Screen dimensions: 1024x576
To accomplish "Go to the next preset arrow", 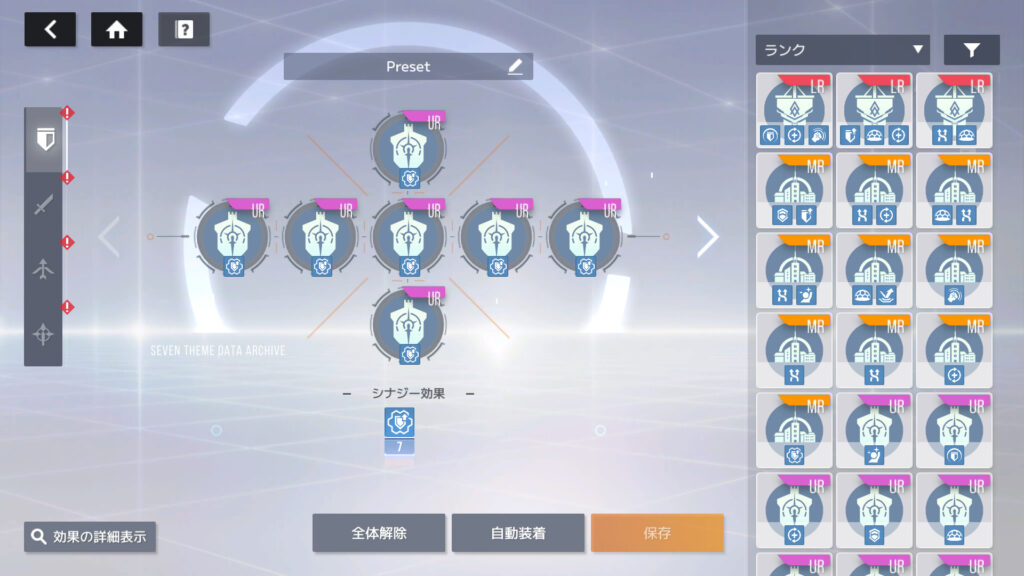I will (x=708, y=237).
